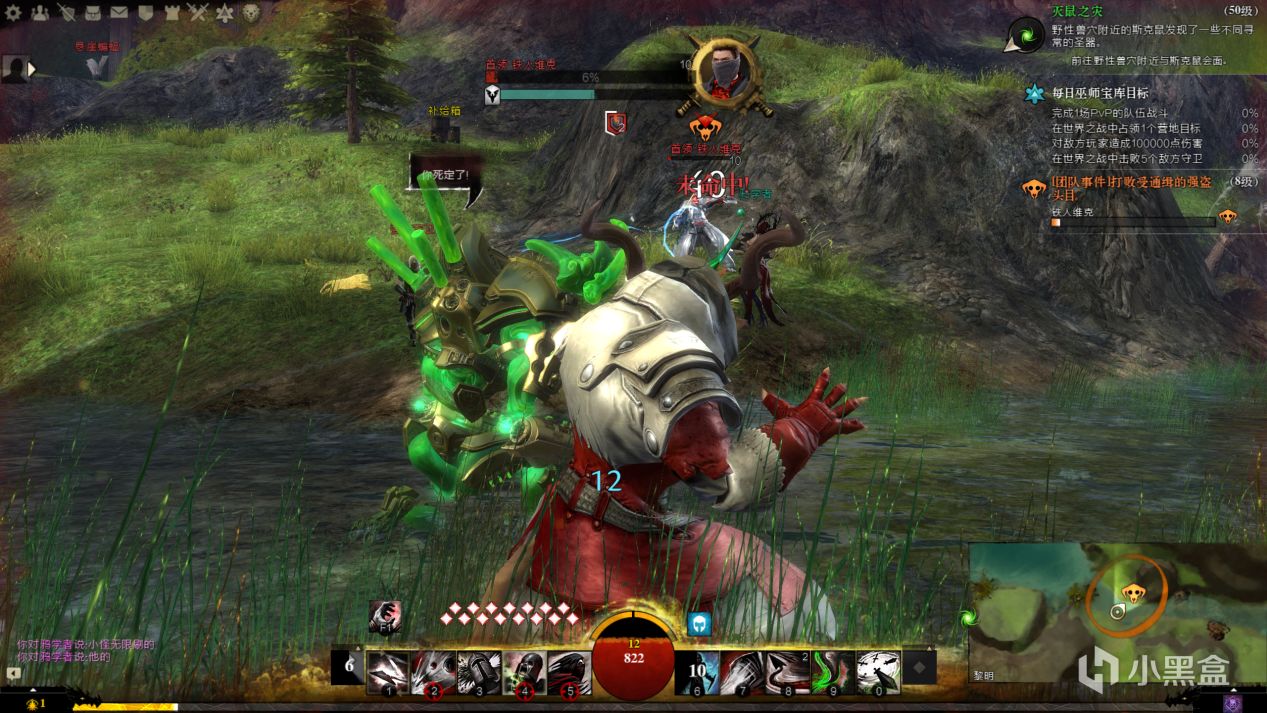
Task: Open the game menu gear icon
Action: point(13,13)
